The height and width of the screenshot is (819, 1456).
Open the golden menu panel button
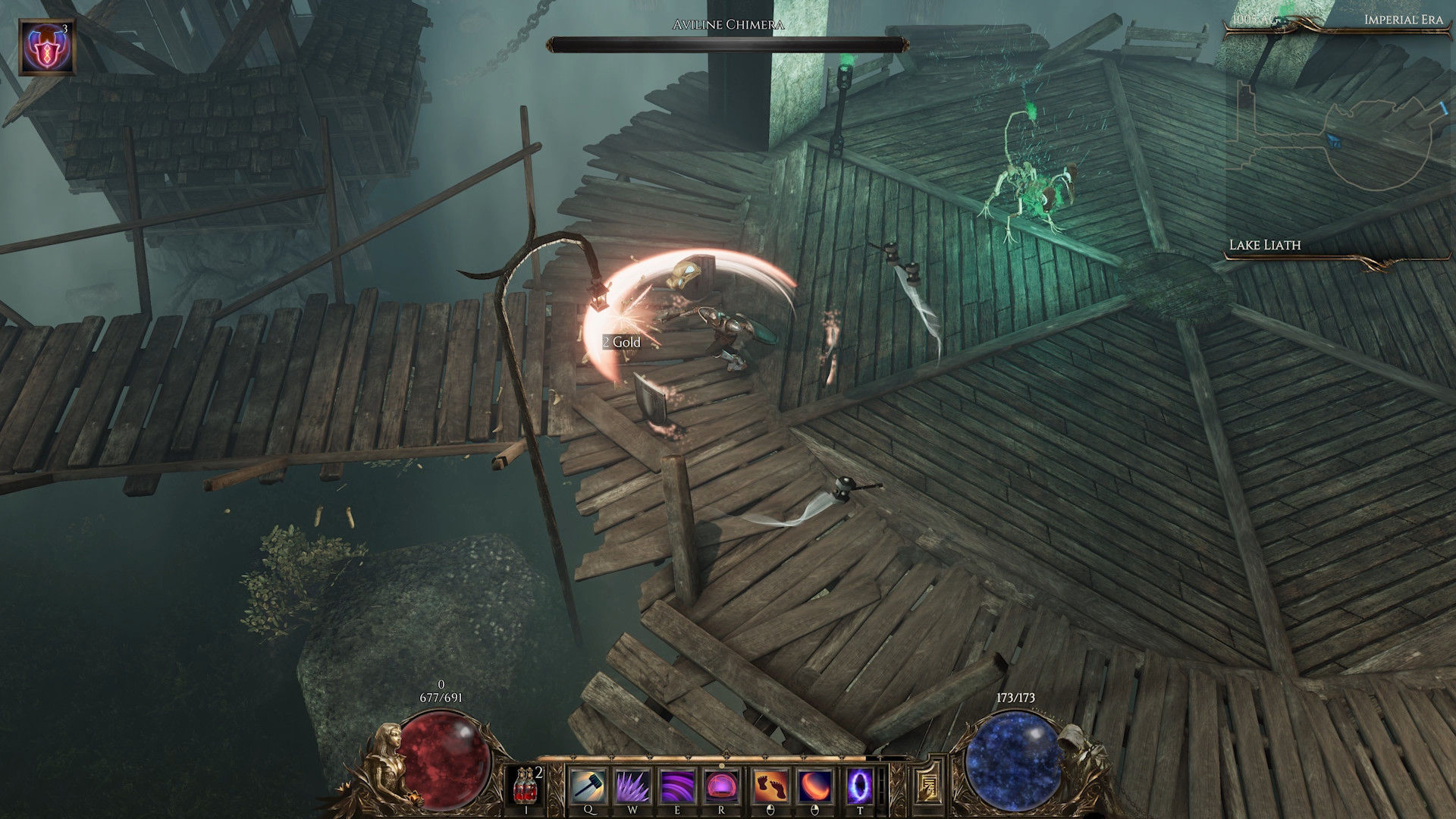927,786
